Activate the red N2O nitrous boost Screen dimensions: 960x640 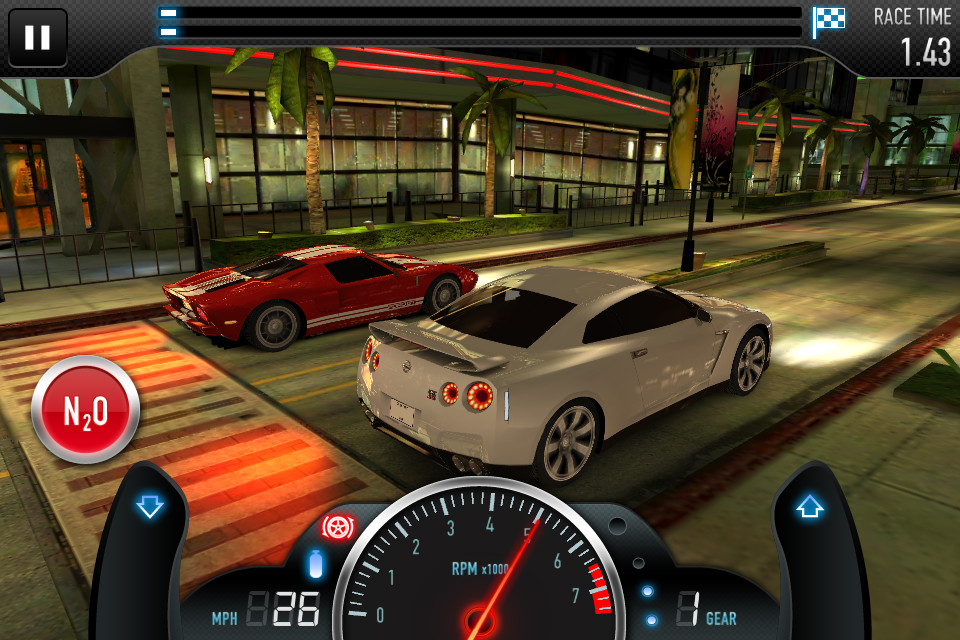(x=85, y=409)
